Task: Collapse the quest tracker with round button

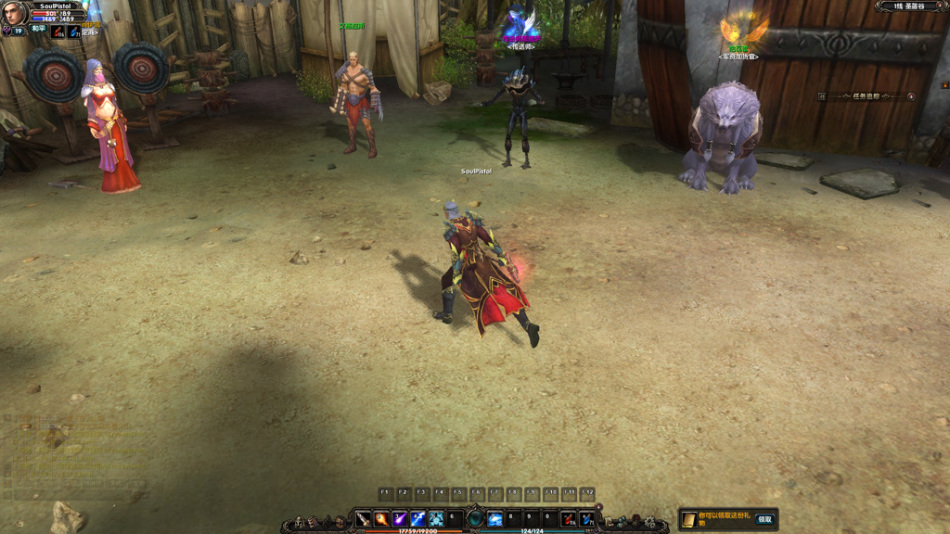Action: [x=911, y=96]
